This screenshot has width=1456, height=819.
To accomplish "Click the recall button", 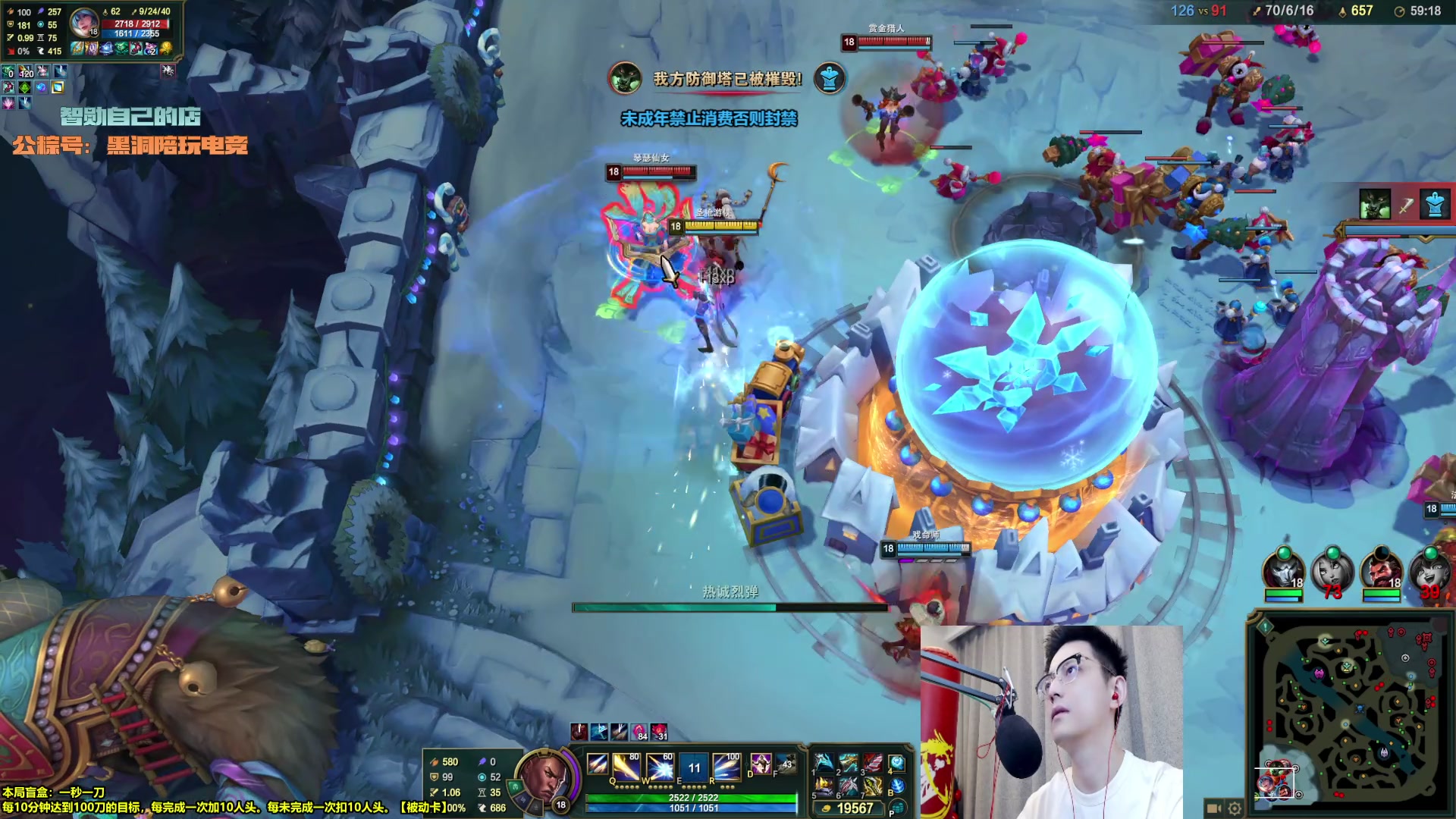I will tap(897, 786).
